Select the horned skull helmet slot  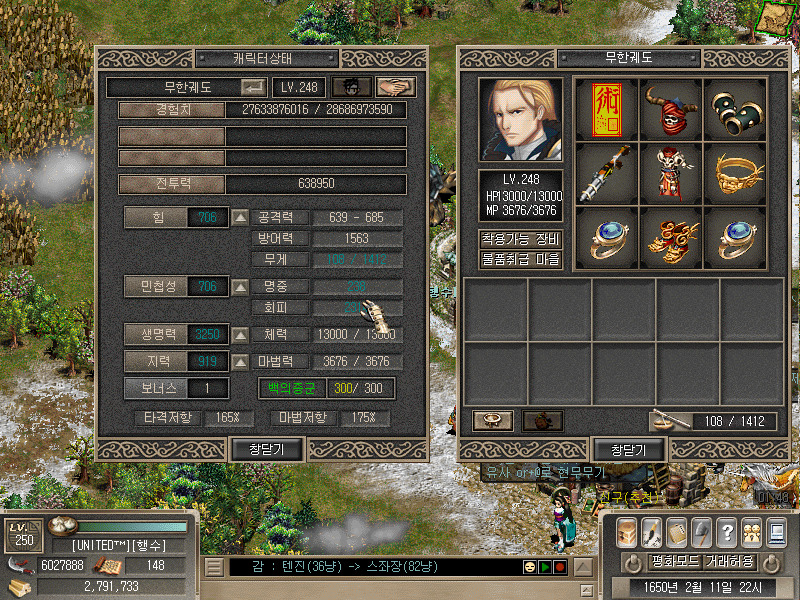pos(670,109)
